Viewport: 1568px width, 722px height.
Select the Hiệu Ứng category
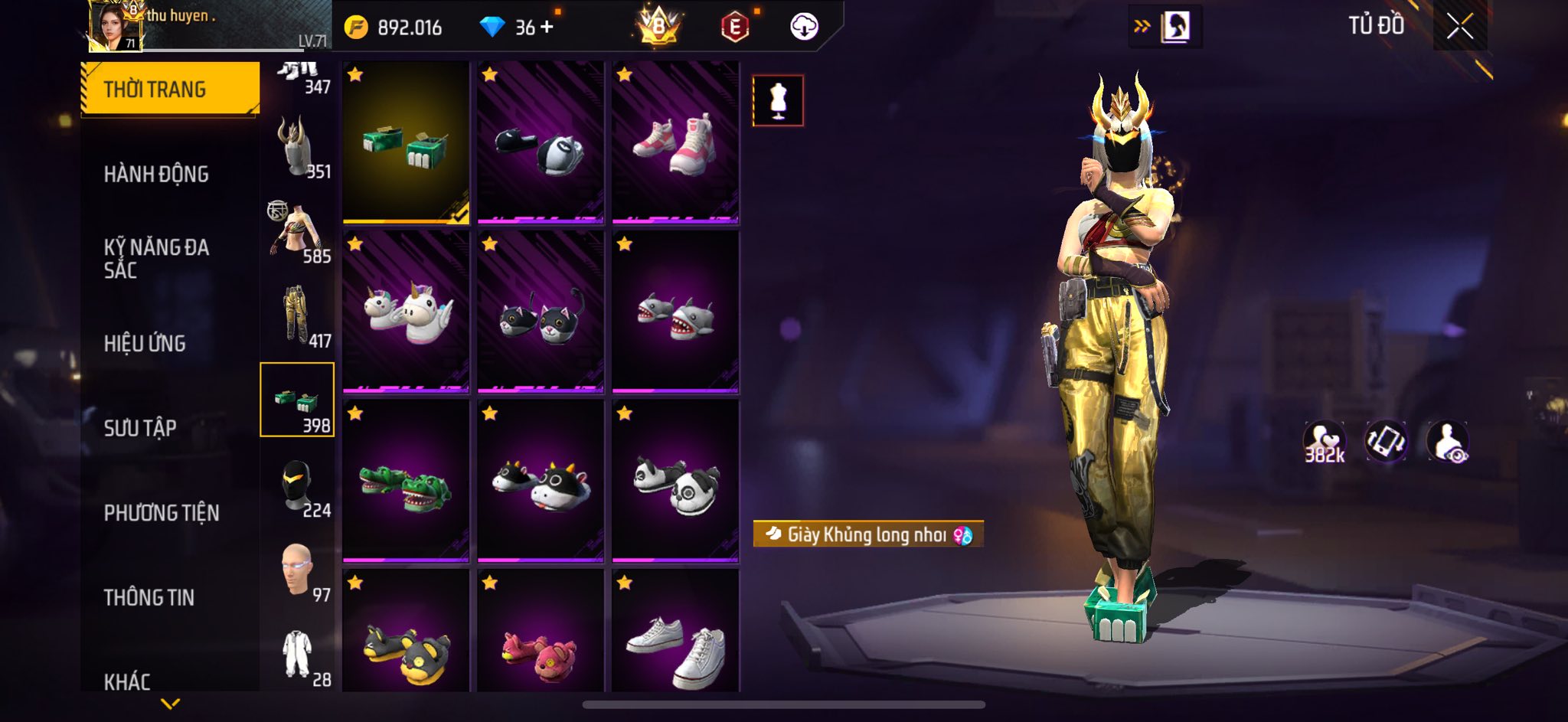point(145,344)
